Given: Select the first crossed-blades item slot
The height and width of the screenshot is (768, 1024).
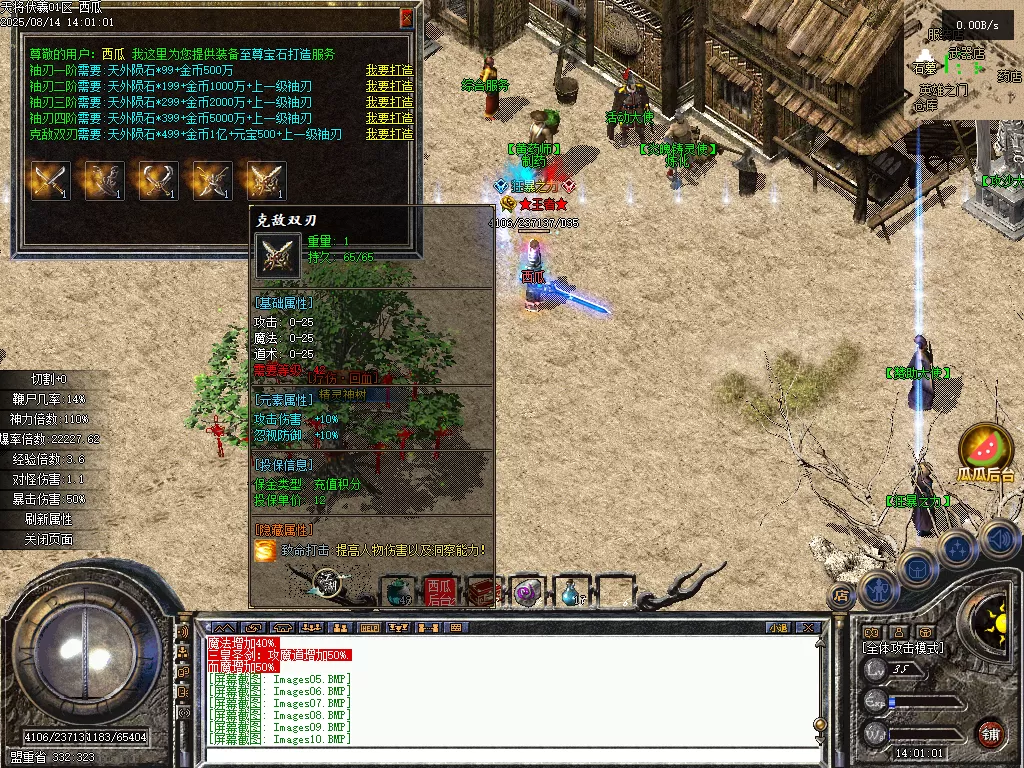Looking at the screenshot, I should pyautogui.click(x=50, y=181).
